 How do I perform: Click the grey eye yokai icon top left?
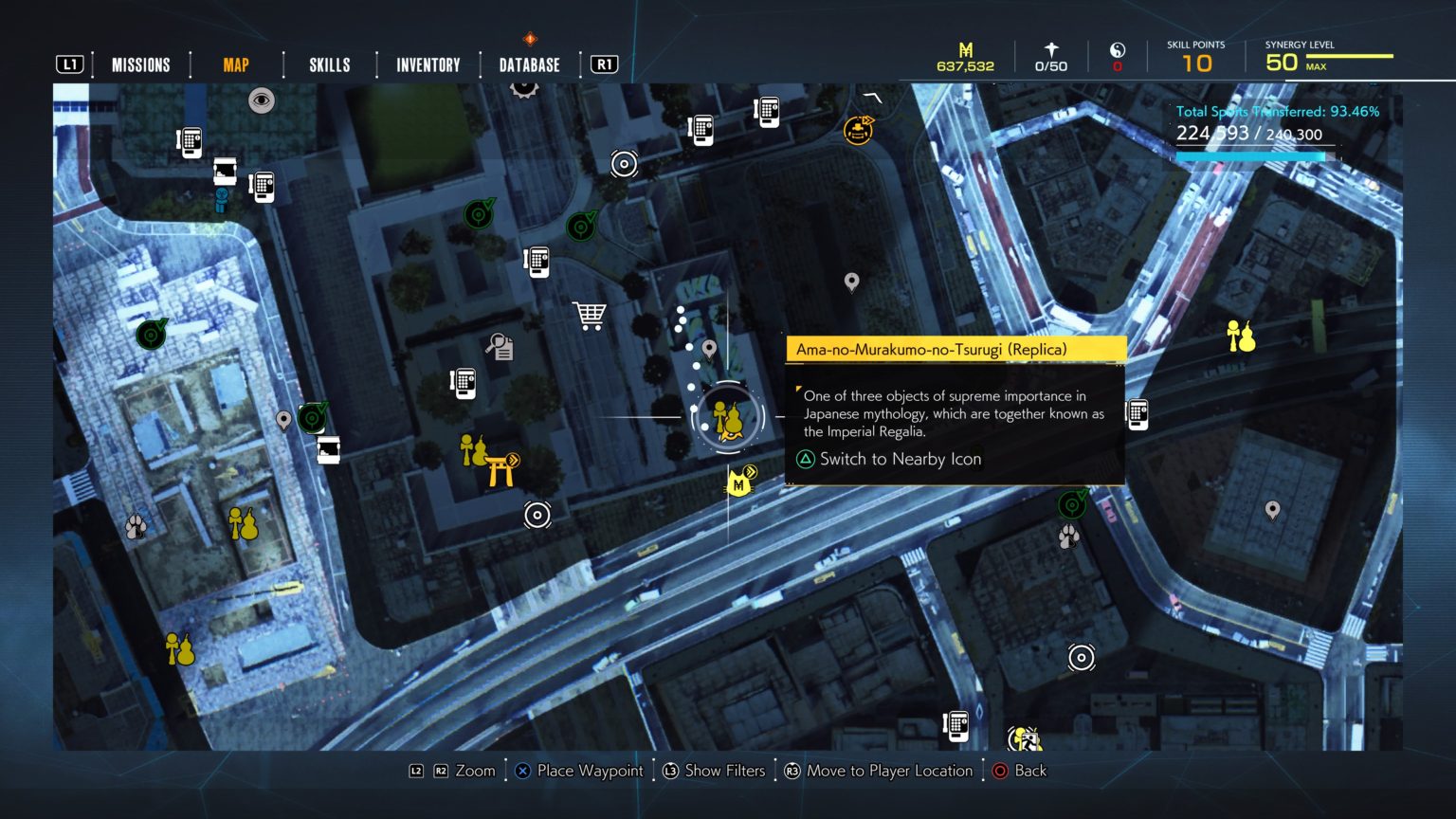coord(263,100)
